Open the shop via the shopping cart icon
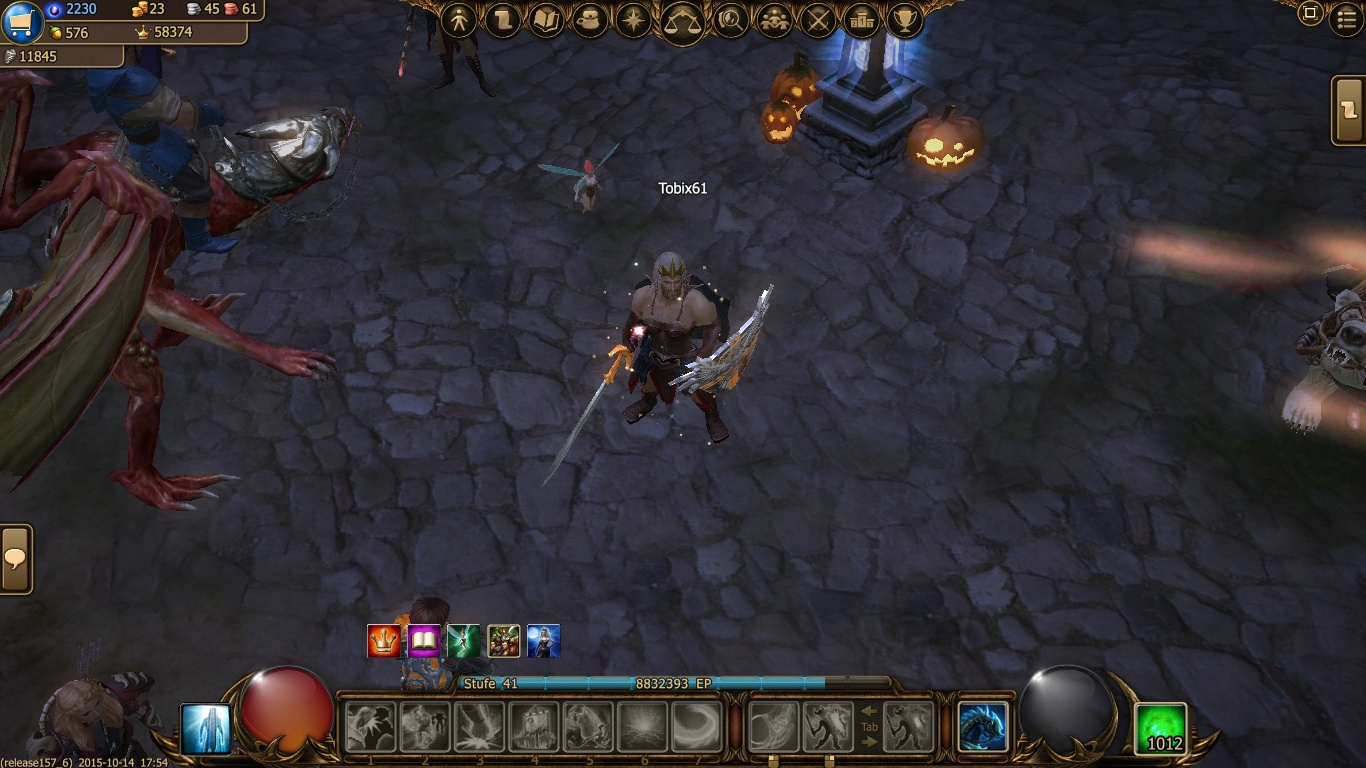The height and width of the screenshot is (768, 1366). pyautogui.click(x=22, y=22)
